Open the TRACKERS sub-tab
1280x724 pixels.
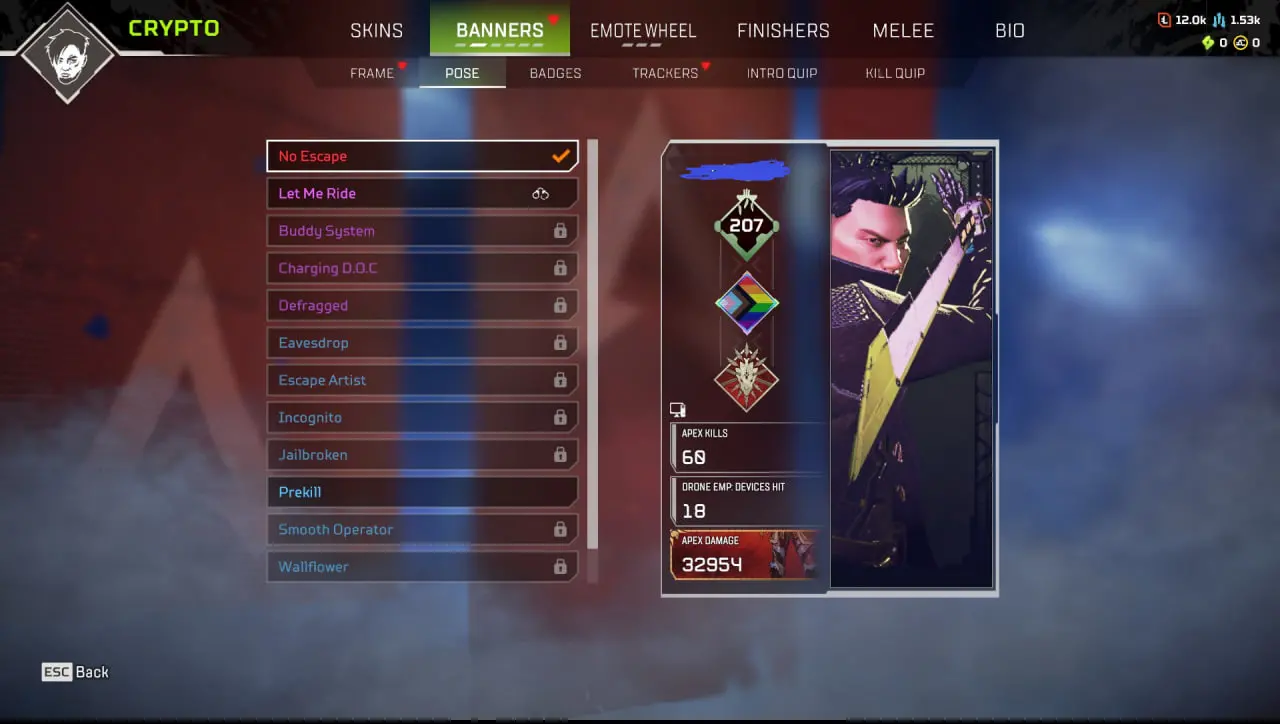point(664,72)
